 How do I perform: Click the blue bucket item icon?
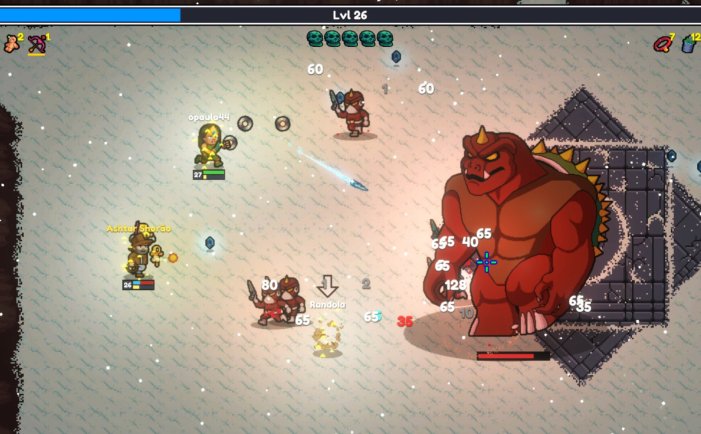(689, 44)
